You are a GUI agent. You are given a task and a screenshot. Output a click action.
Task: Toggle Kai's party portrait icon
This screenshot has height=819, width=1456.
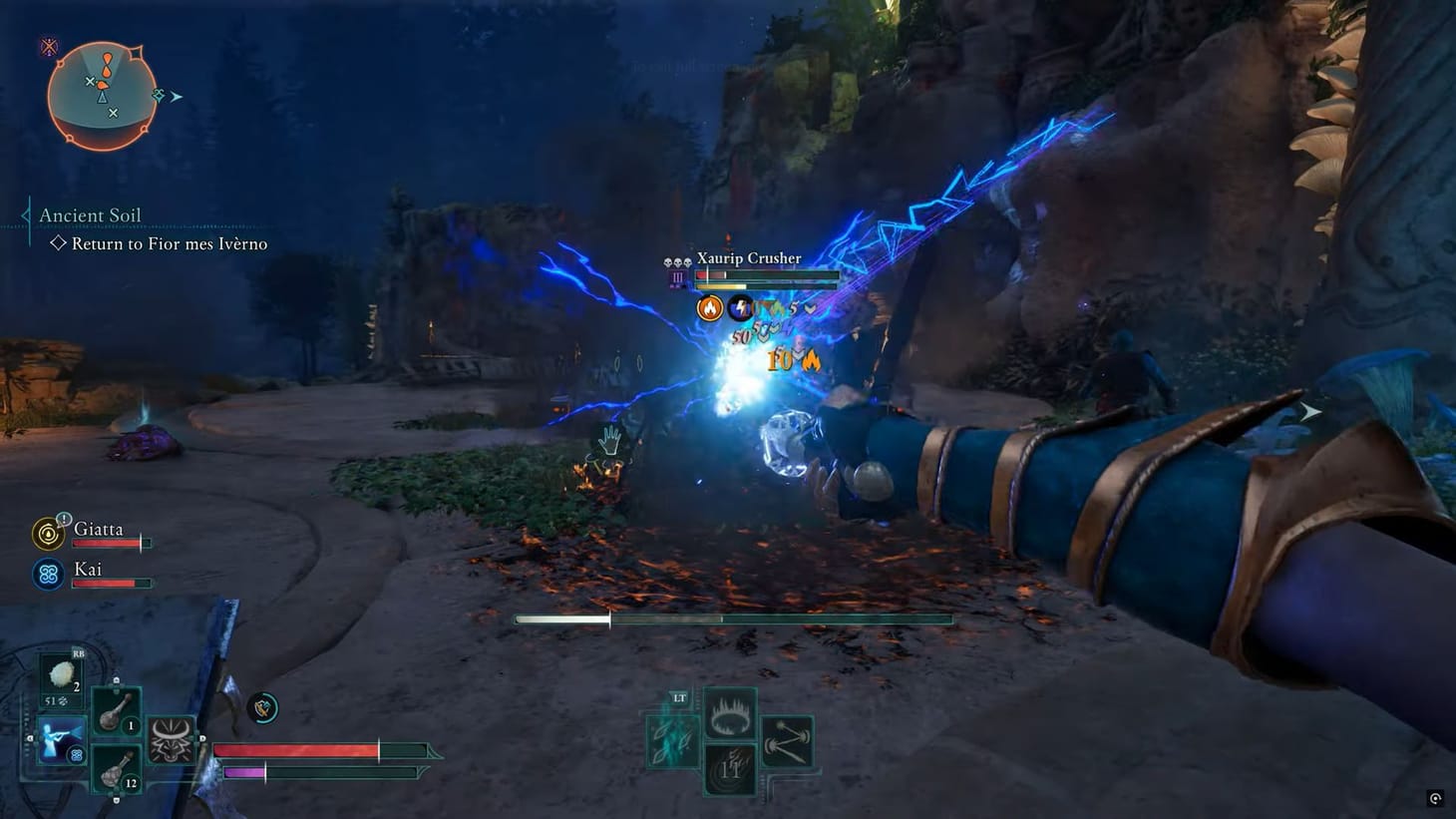coord(47,574)
